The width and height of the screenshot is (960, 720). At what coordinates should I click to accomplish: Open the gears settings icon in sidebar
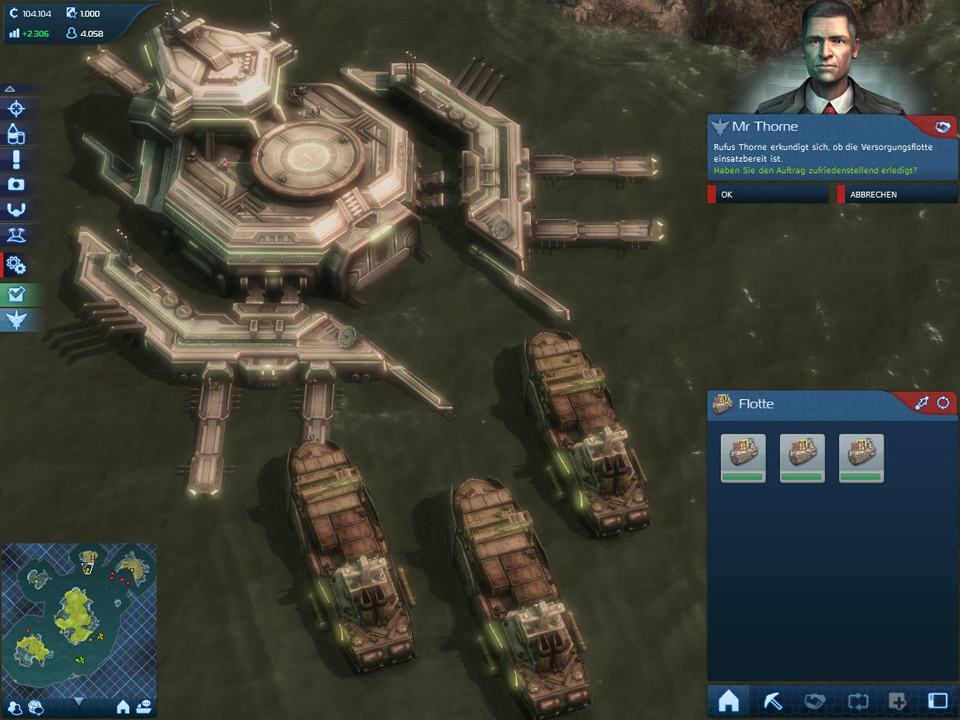tap(16, 265)
